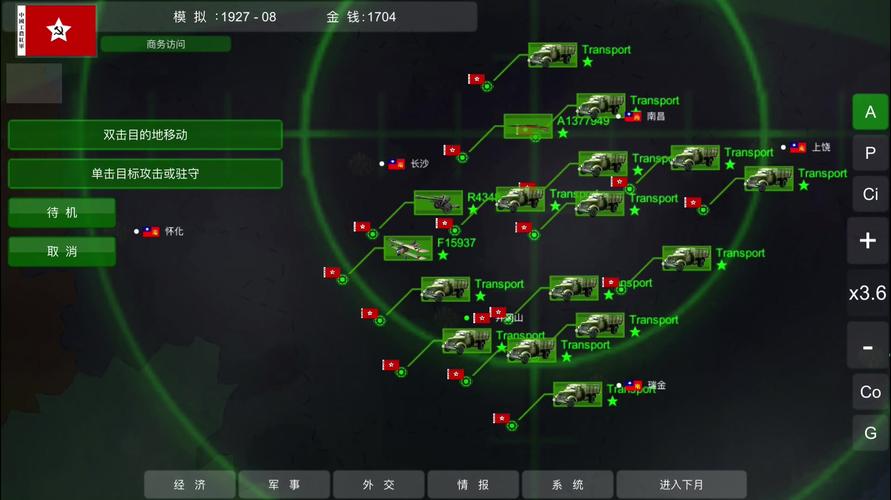
Task: Select the F15937 aircraft unit
Action: (x=408, y=248)
